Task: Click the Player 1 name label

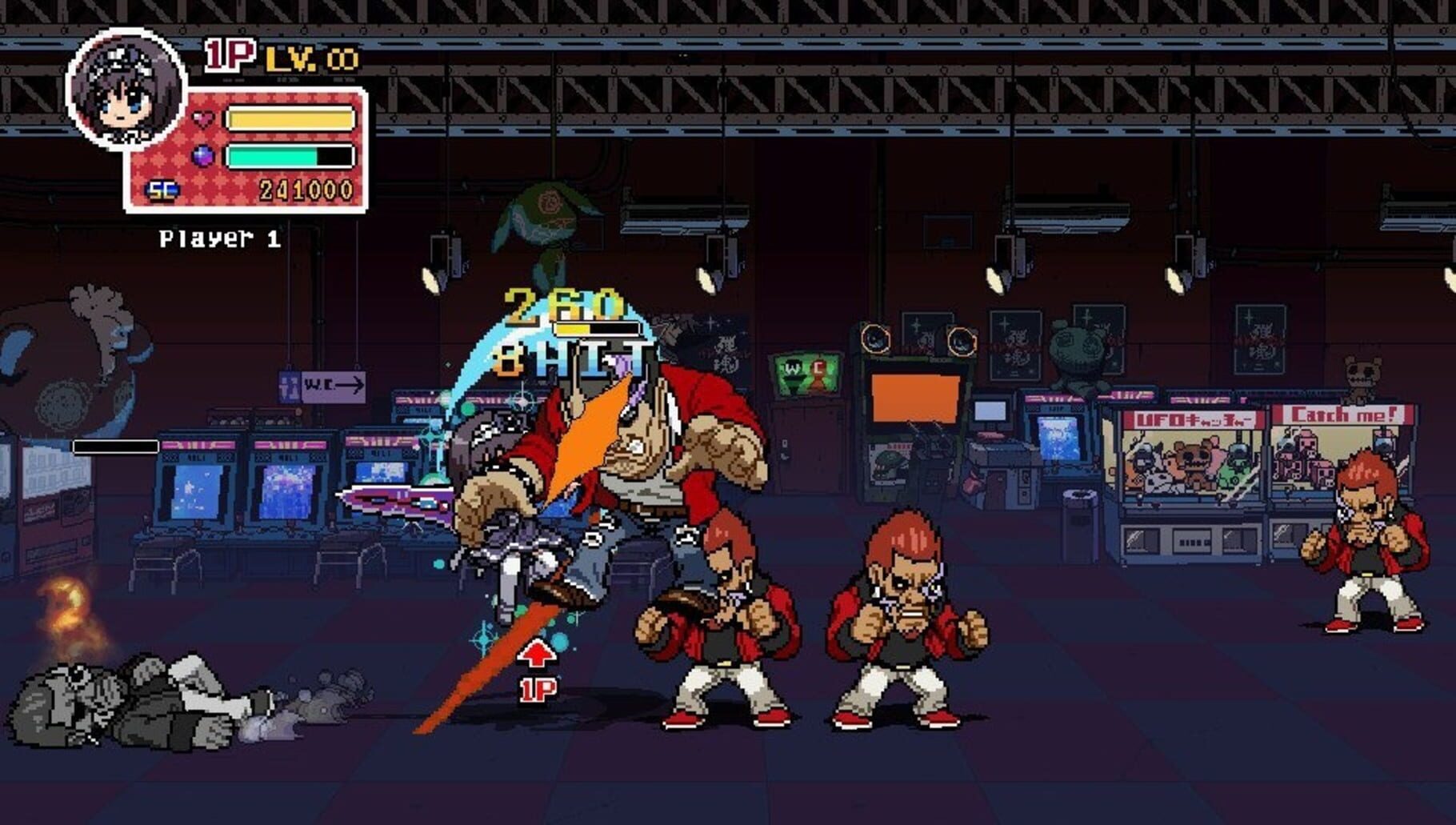Action: click(x=218, y=238)
